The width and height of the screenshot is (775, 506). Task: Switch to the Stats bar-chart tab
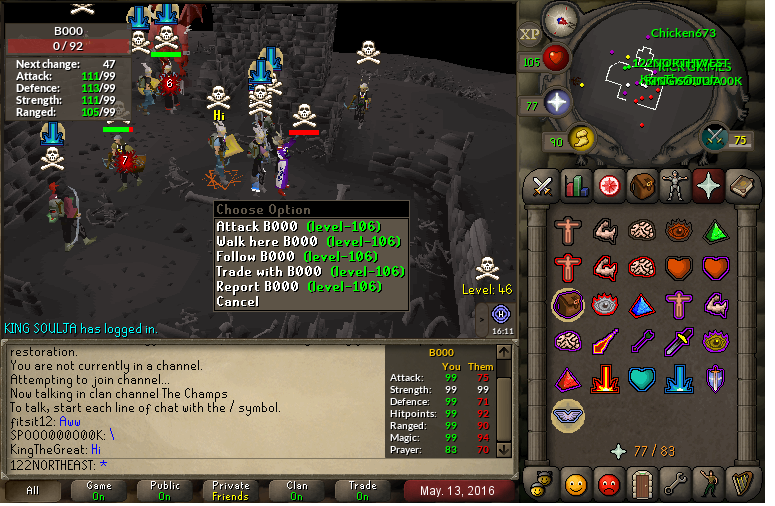[576, 186]
